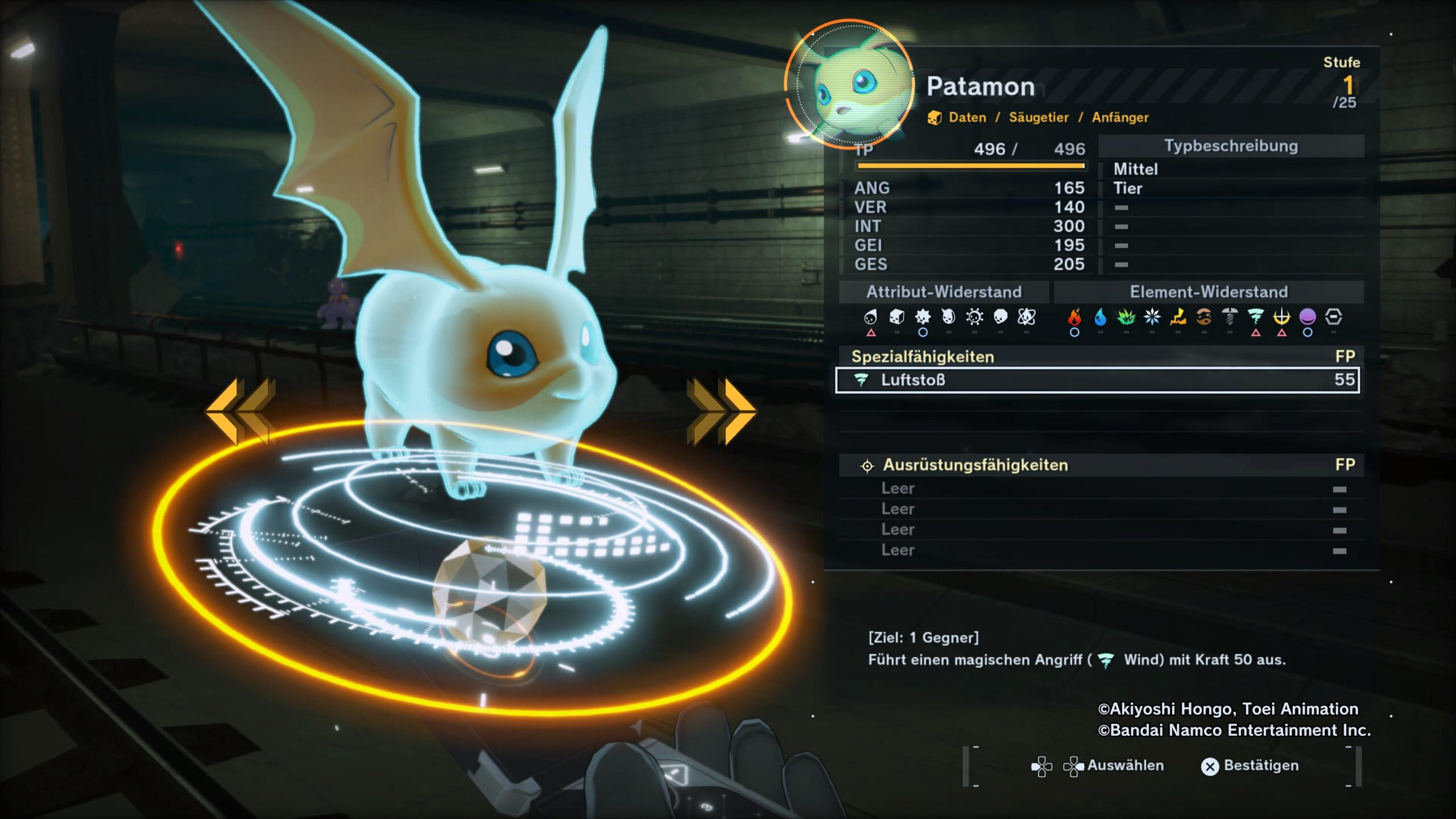Select the water drop element resistance icon
The height and width of the screenshot is (819, 1456).
pyautogui.click(x=1100, y=317)
